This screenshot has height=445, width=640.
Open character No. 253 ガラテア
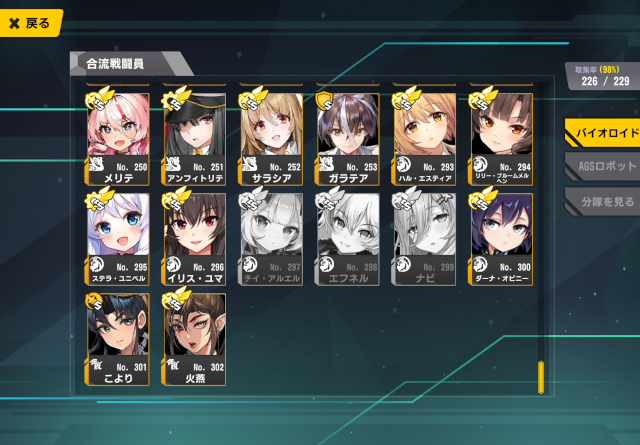(x=348, y=135)
